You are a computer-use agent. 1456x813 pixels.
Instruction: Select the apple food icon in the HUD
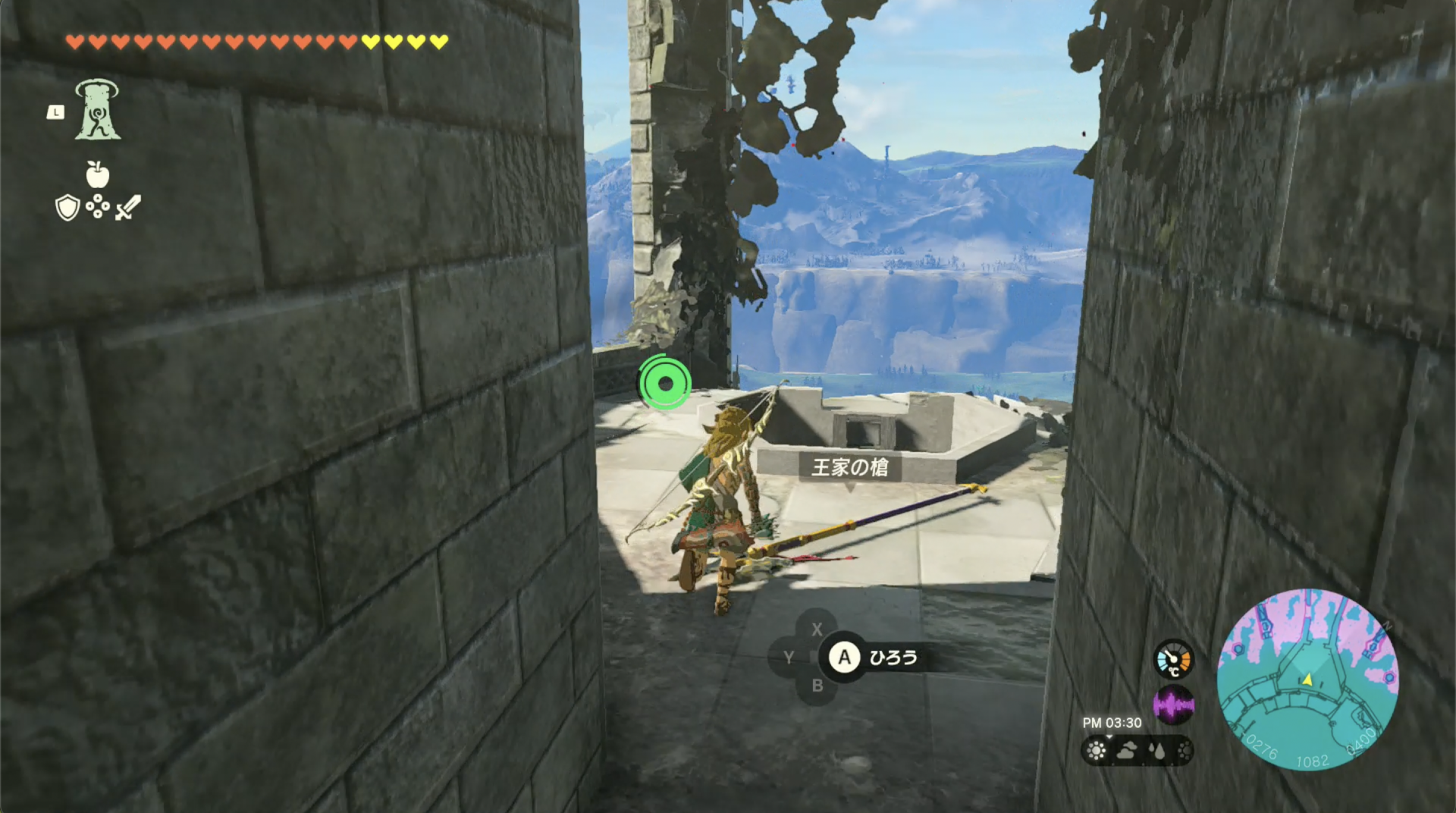[x=99, y=174]
